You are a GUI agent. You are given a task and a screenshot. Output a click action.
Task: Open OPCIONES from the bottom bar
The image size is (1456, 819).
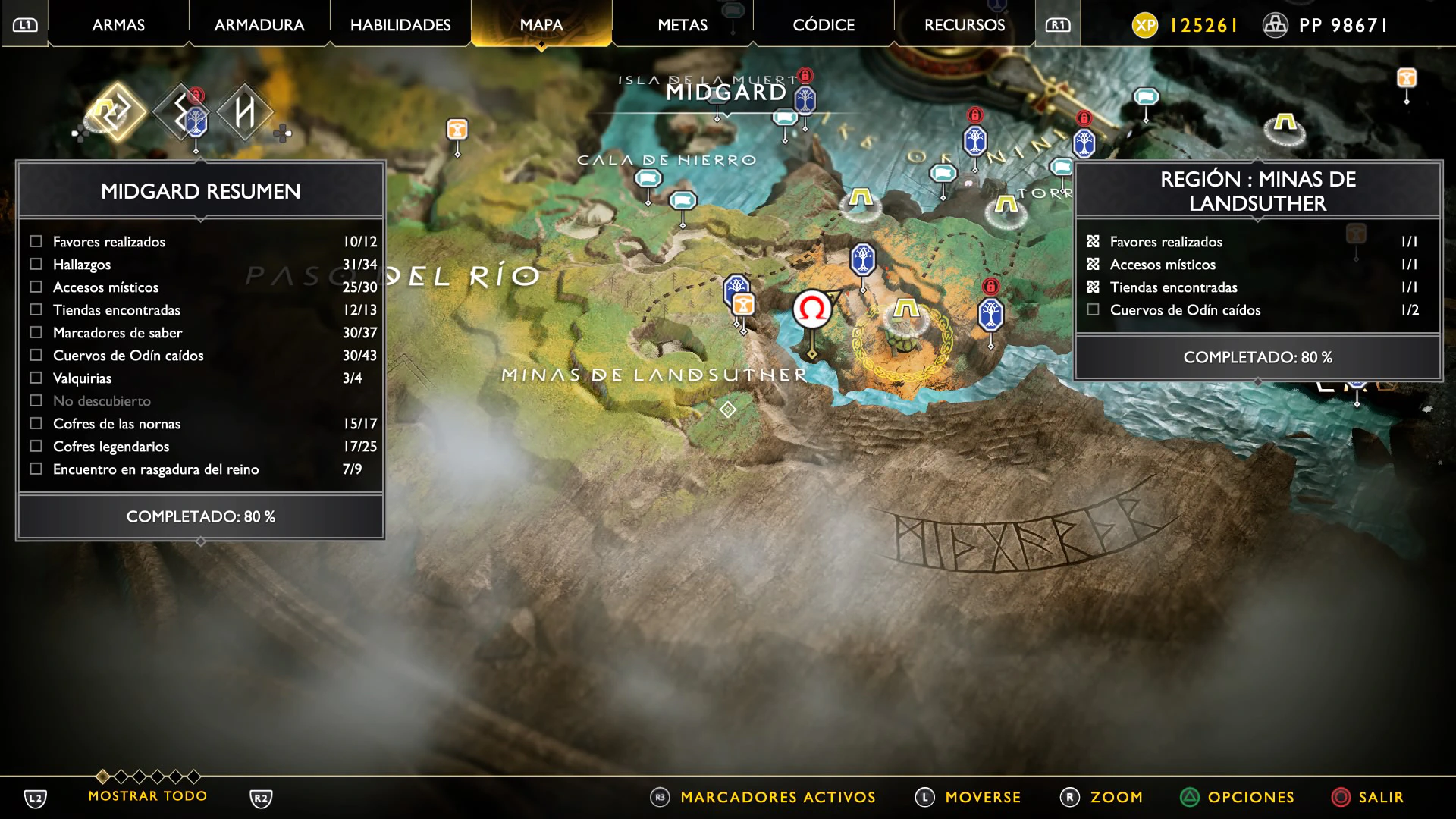(1250, 797)
